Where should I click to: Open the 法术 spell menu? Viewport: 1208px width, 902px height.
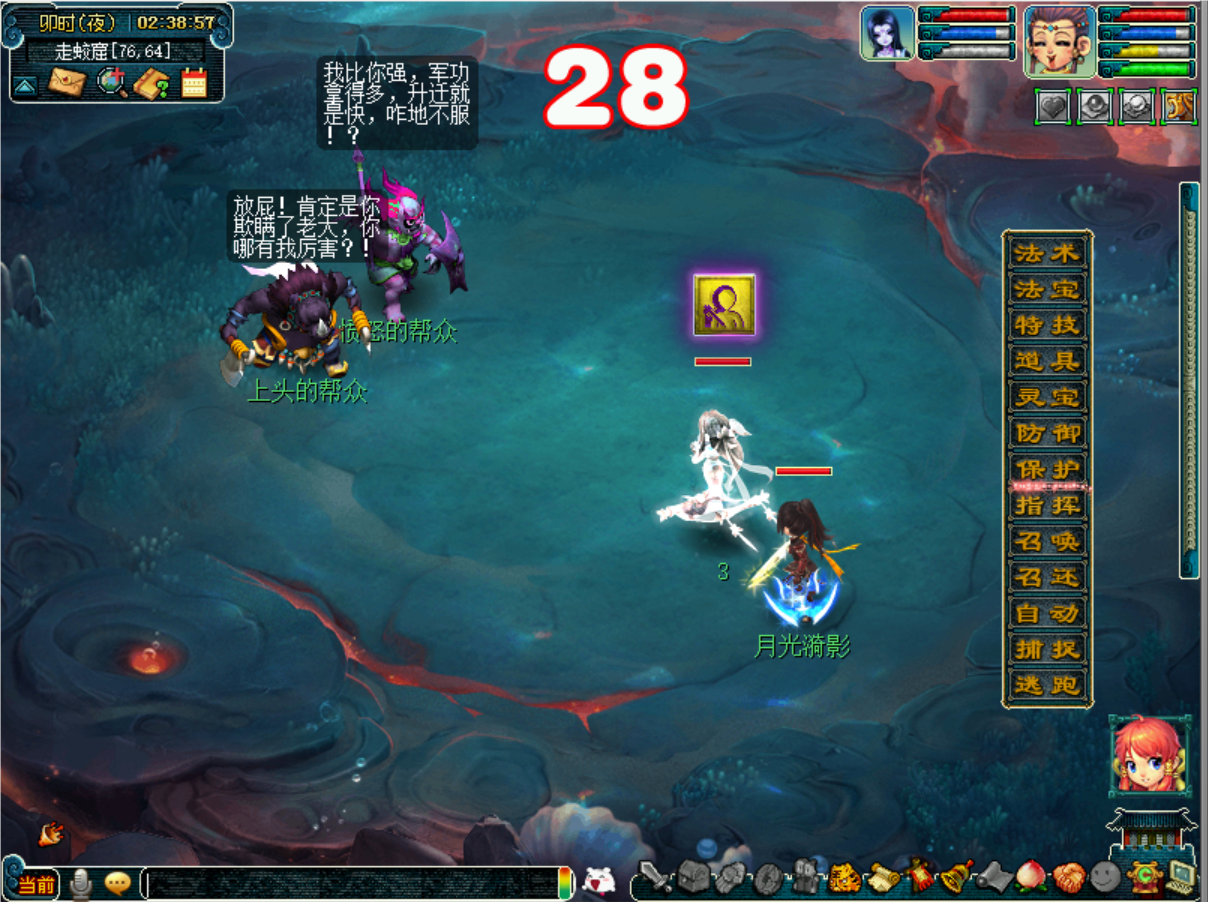click(1047, 254)
